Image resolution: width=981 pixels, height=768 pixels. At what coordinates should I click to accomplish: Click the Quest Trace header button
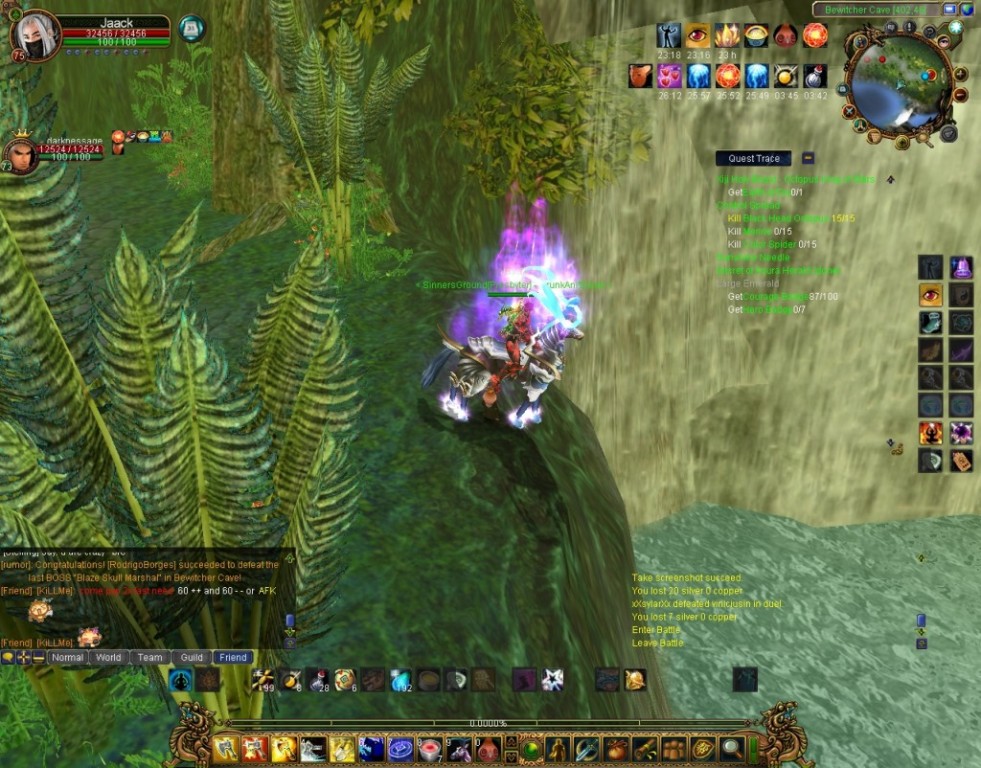click(754, 158)
